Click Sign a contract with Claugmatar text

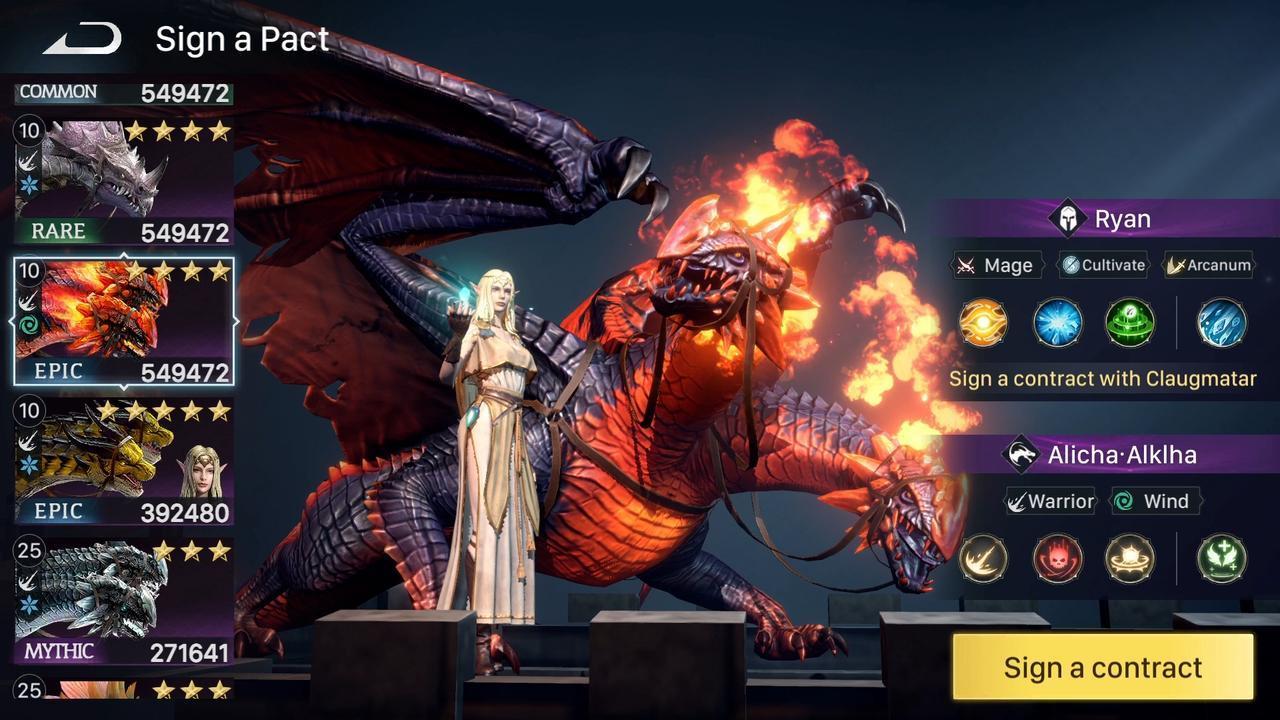[1103, 379]
